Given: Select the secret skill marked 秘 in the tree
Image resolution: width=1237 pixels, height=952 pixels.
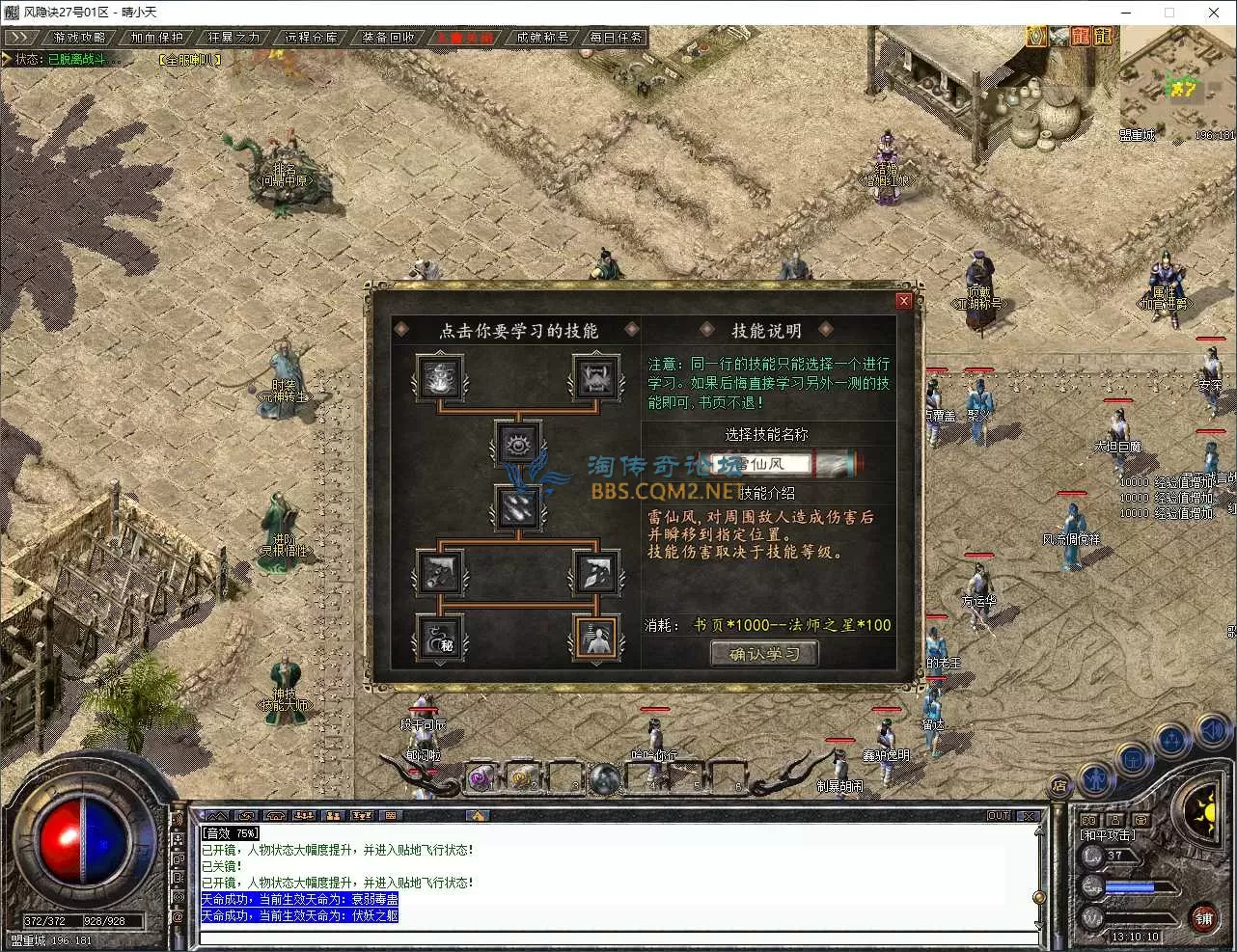Looking at the screenshot, I should (439, 637).
